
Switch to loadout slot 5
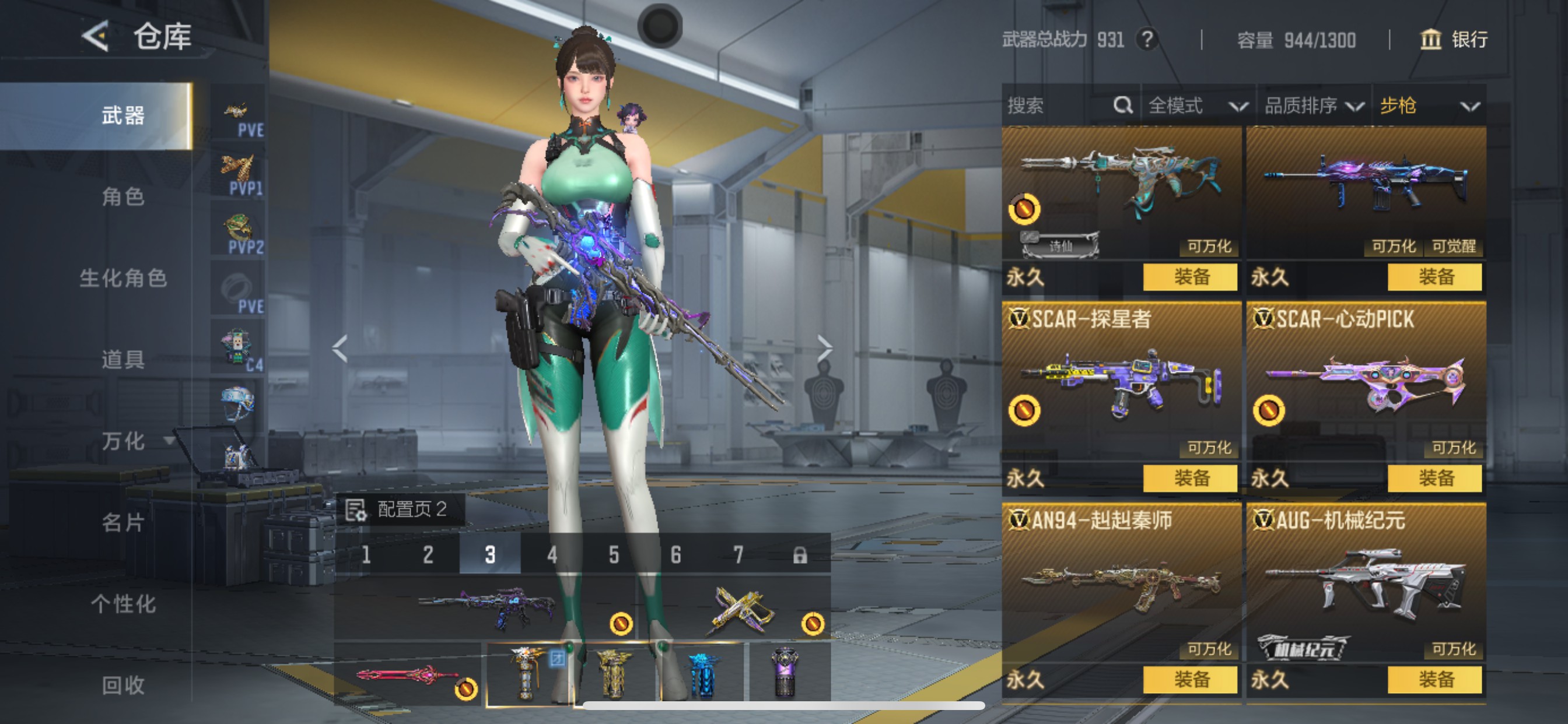[x=614, y=555]
